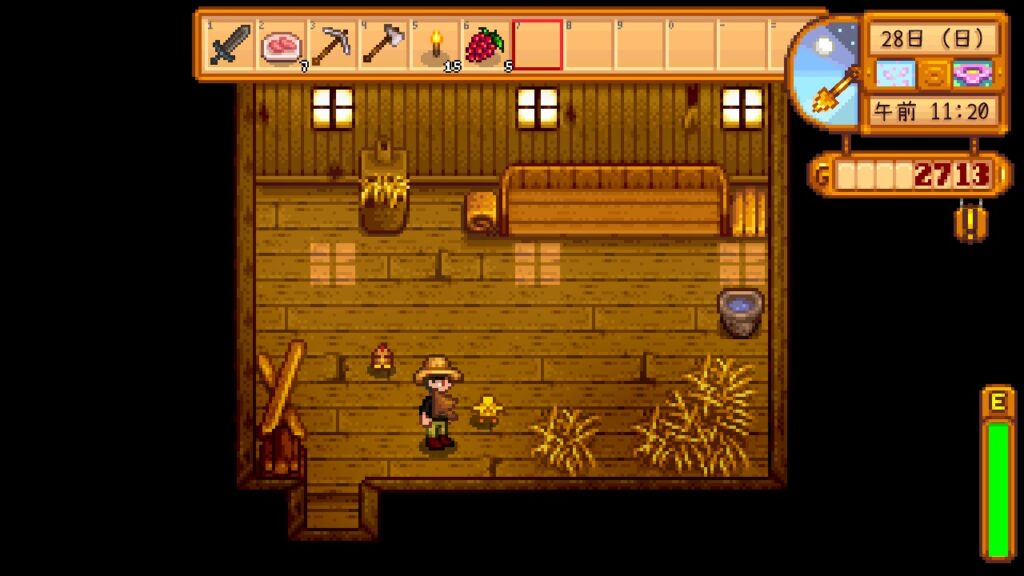Viewport: 1024px width, 576px height.
Task: Equip the pickaxe from the hotbar
Action: (333, 45)
